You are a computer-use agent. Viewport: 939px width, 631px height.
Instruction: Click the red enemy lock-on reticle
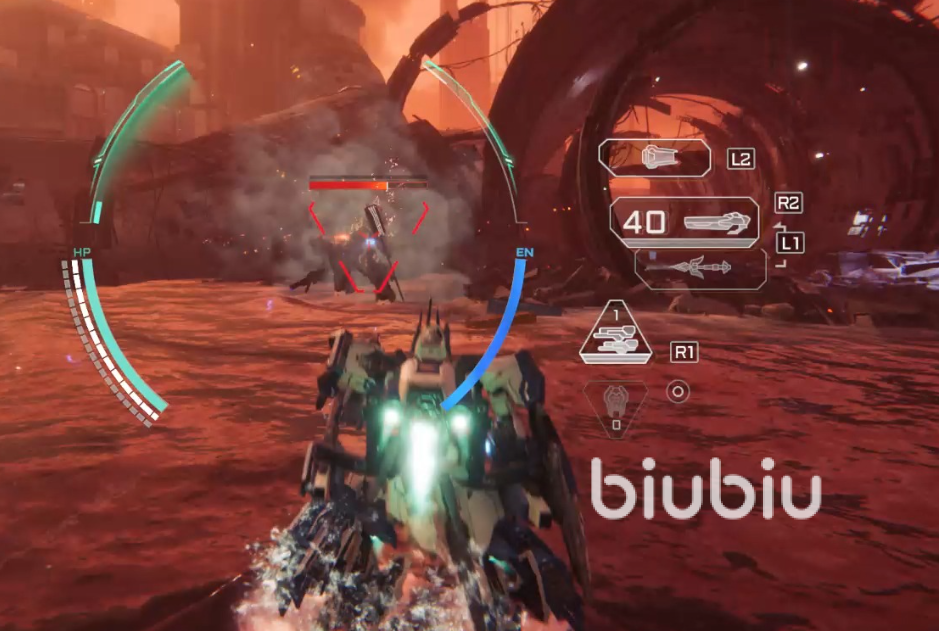[368, 245]
